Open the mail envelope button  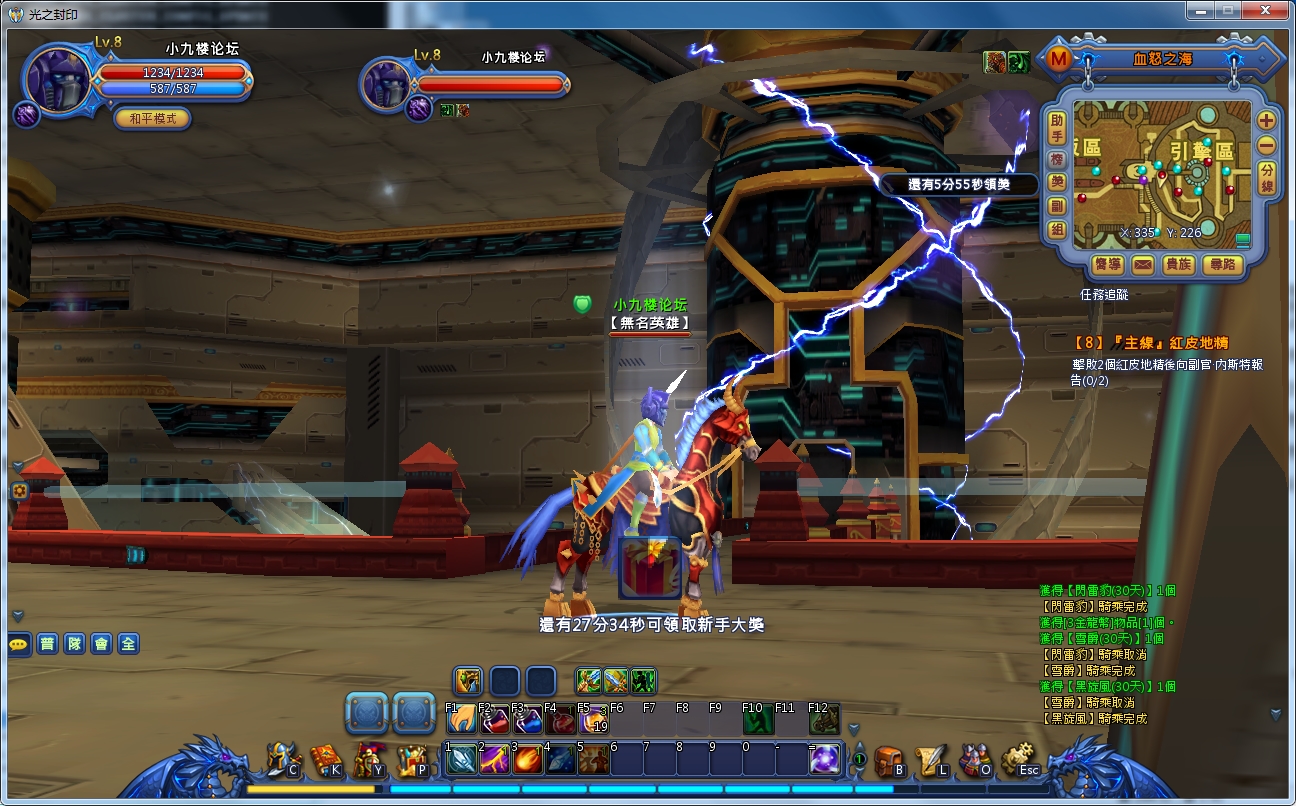click(1142, 265)
